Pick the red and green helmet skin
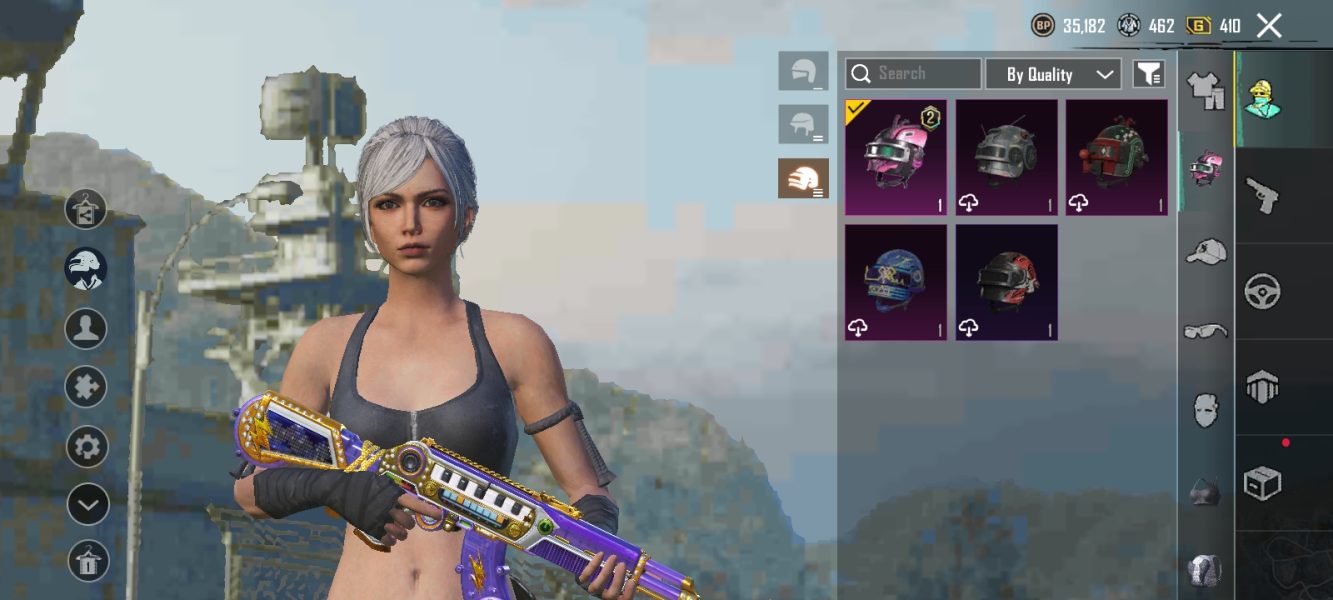The image size is (1333, 600). [x=1116, y=157]
